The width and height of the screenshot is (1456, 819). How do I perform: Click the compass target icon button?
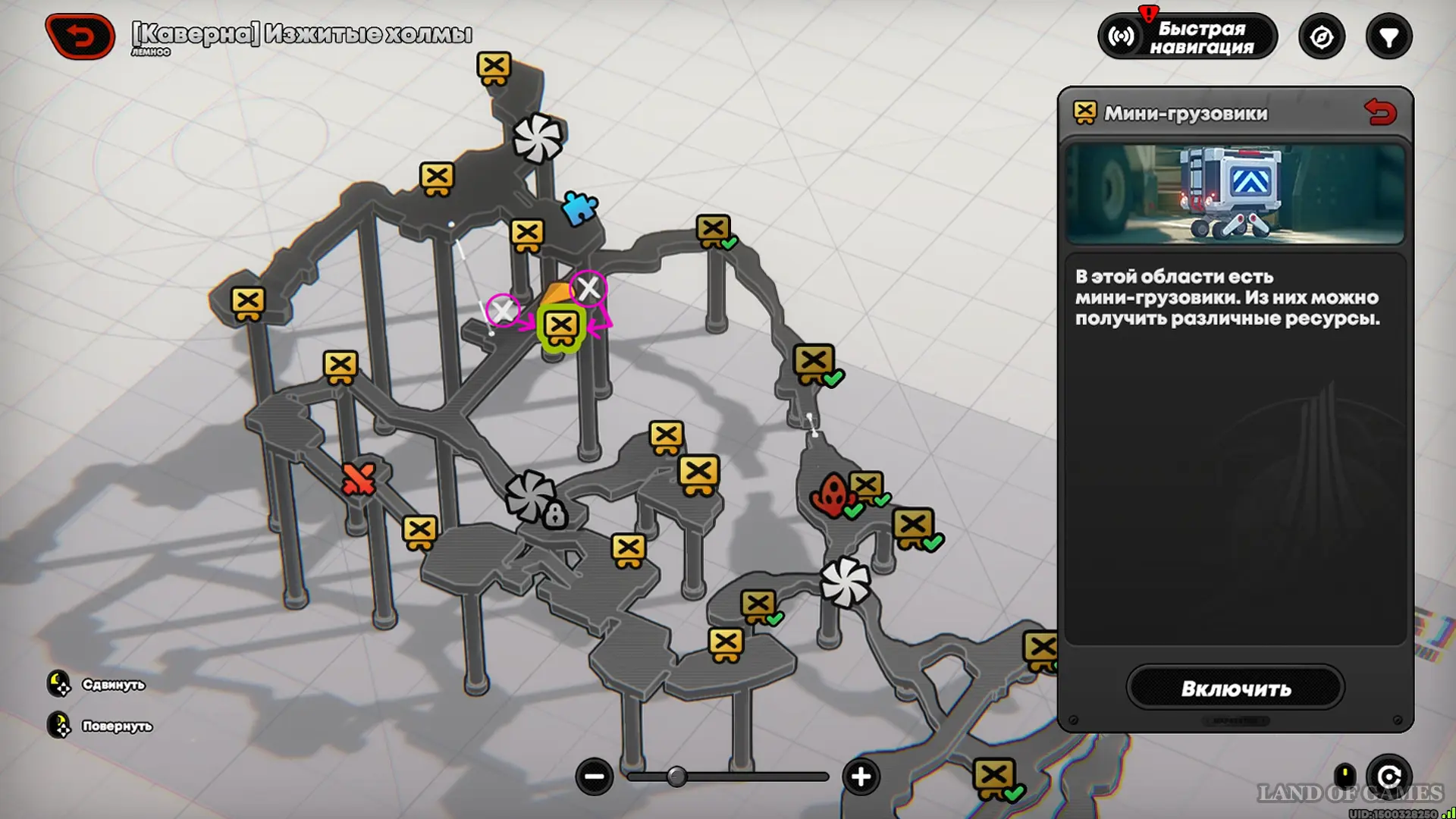point(1321,37)
